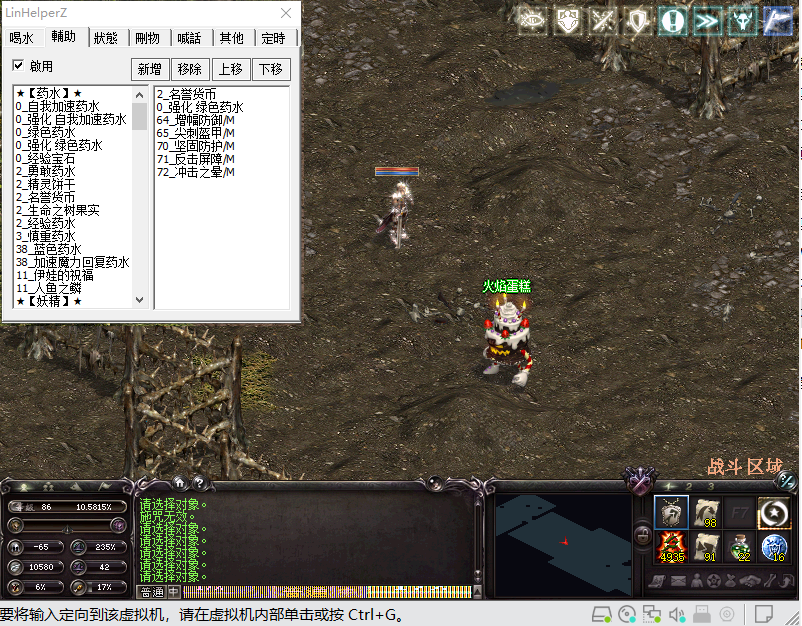Use the green potion hotbar slot

pos(740,546)
